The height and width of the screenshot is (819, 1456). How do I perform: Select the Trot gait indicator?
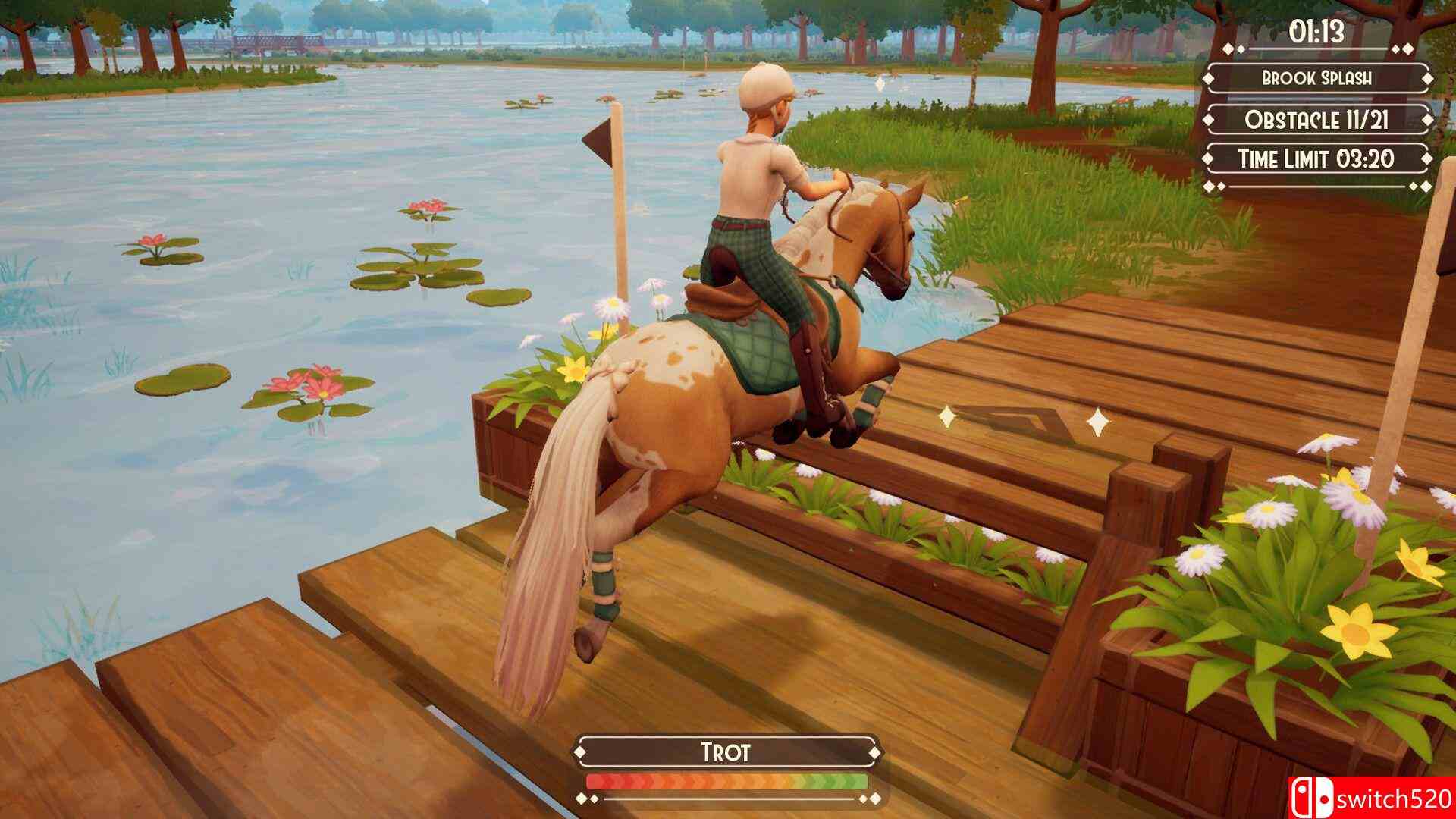(726, 752)
